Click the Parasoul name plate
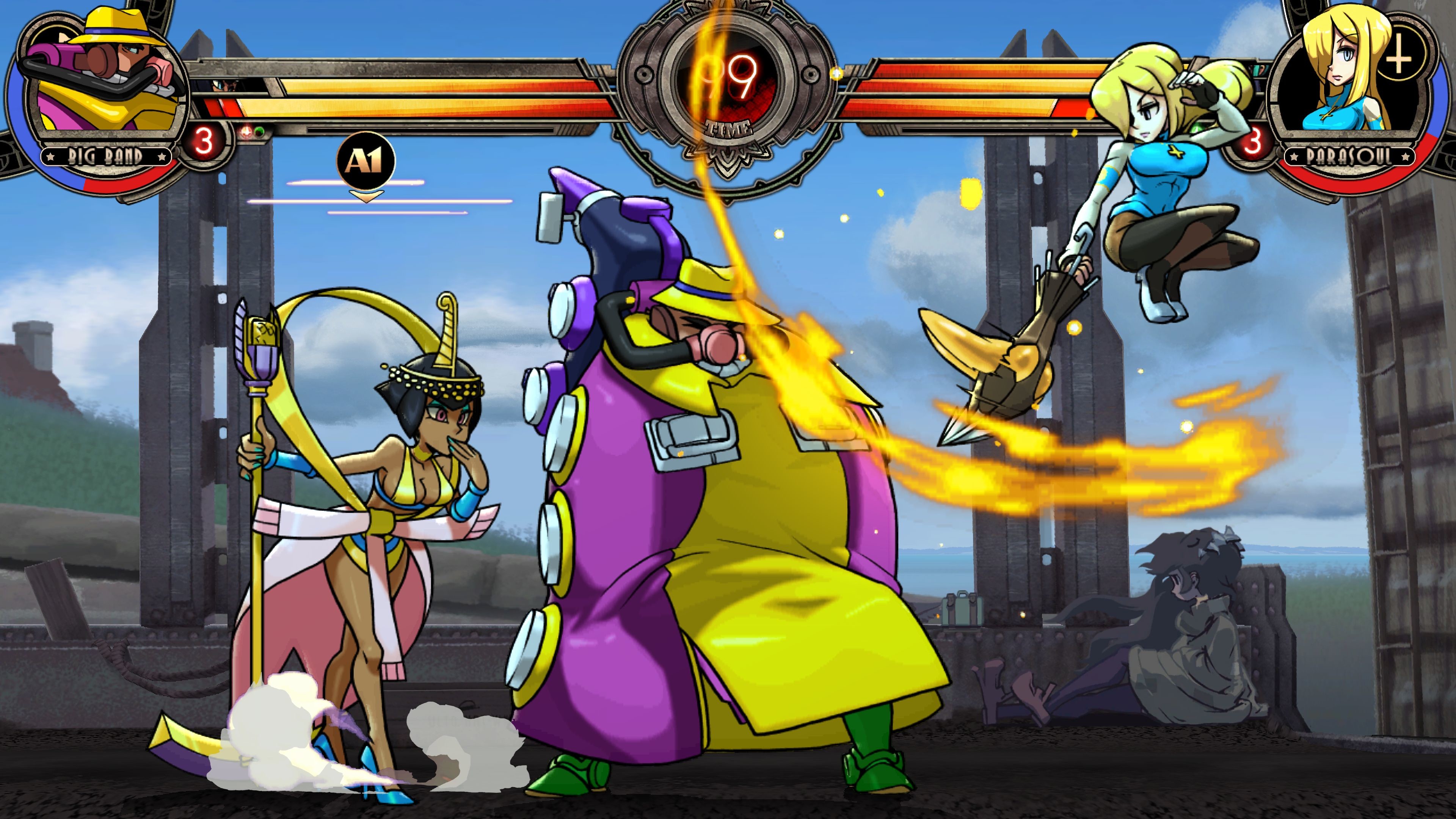The image size is (1456, 819). [x=1349, y=156]
